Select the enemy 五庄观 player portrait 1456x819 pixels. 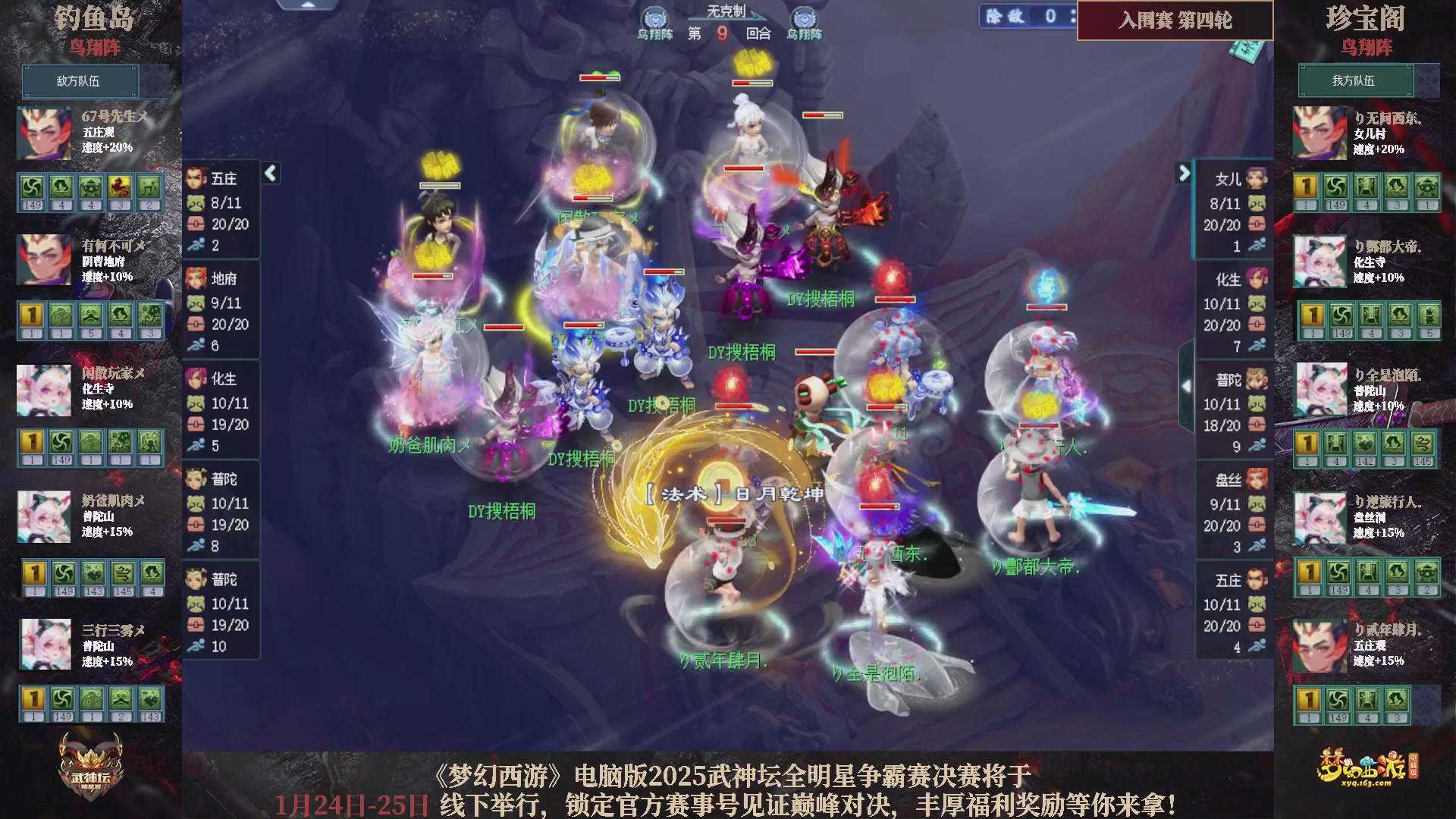(x=43, y=134)
